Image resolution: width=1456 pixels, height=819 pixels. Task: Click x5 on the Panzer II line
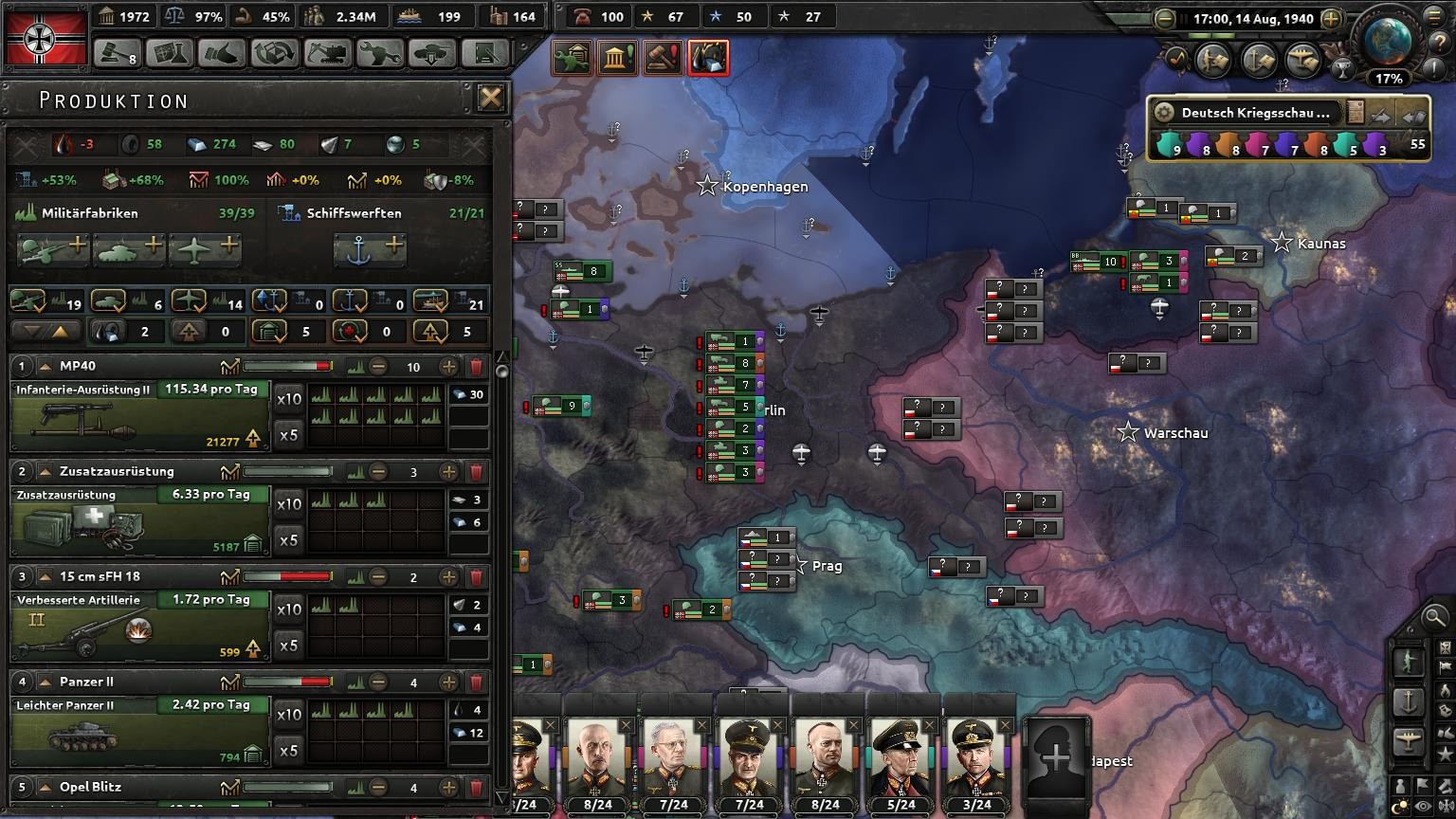(288, 751)
